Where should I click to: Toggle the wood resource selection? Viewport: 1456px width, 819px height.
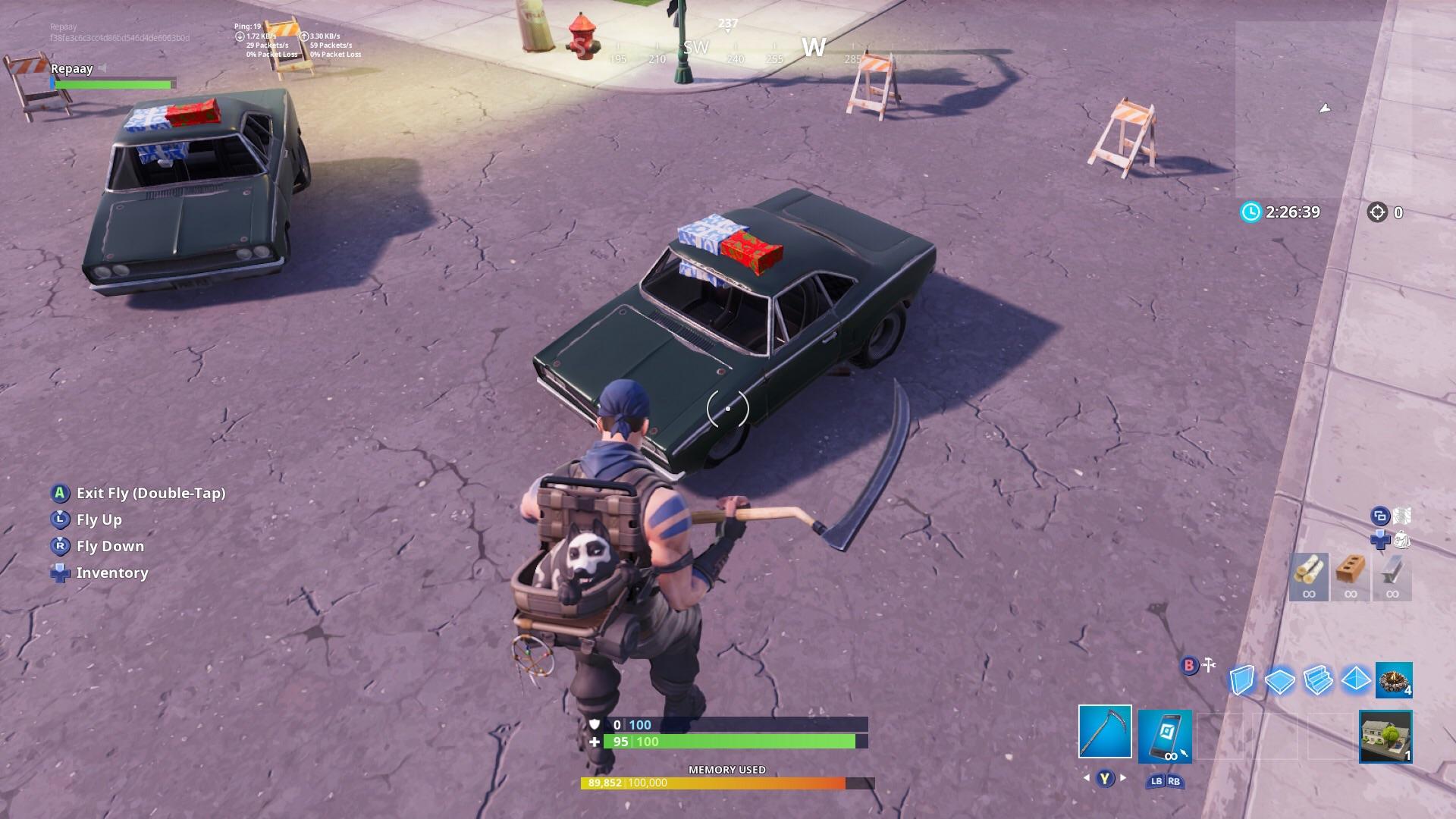click(x=1308, y=576)
